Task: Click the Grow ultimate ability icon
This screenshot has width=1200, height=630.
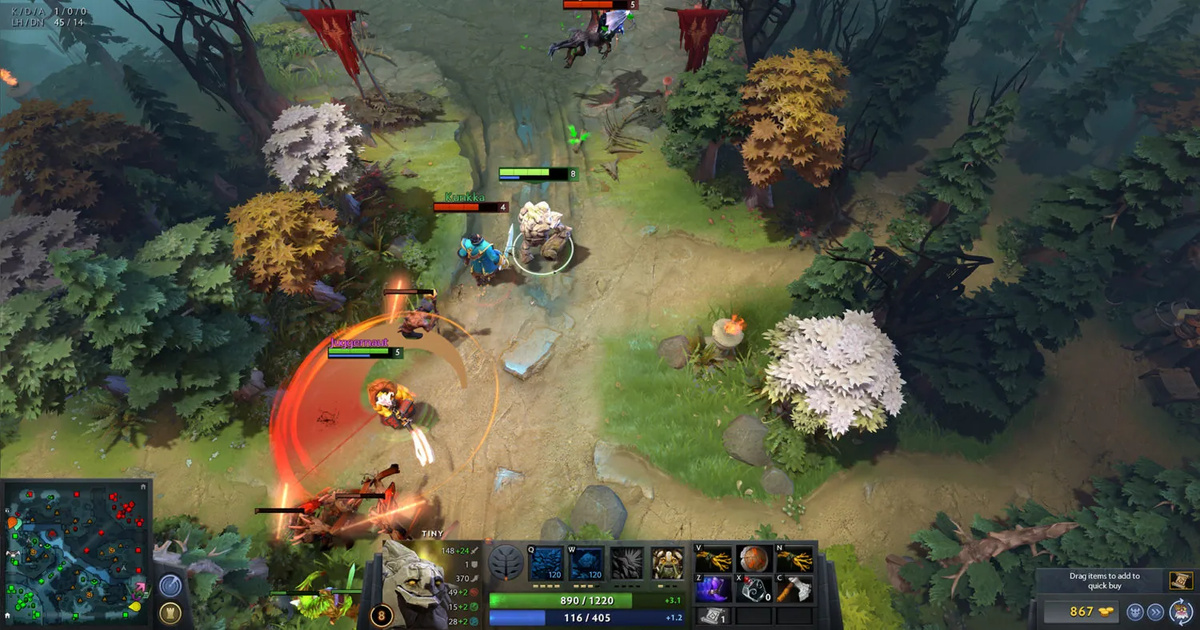Action: click(x=666, y=563)
